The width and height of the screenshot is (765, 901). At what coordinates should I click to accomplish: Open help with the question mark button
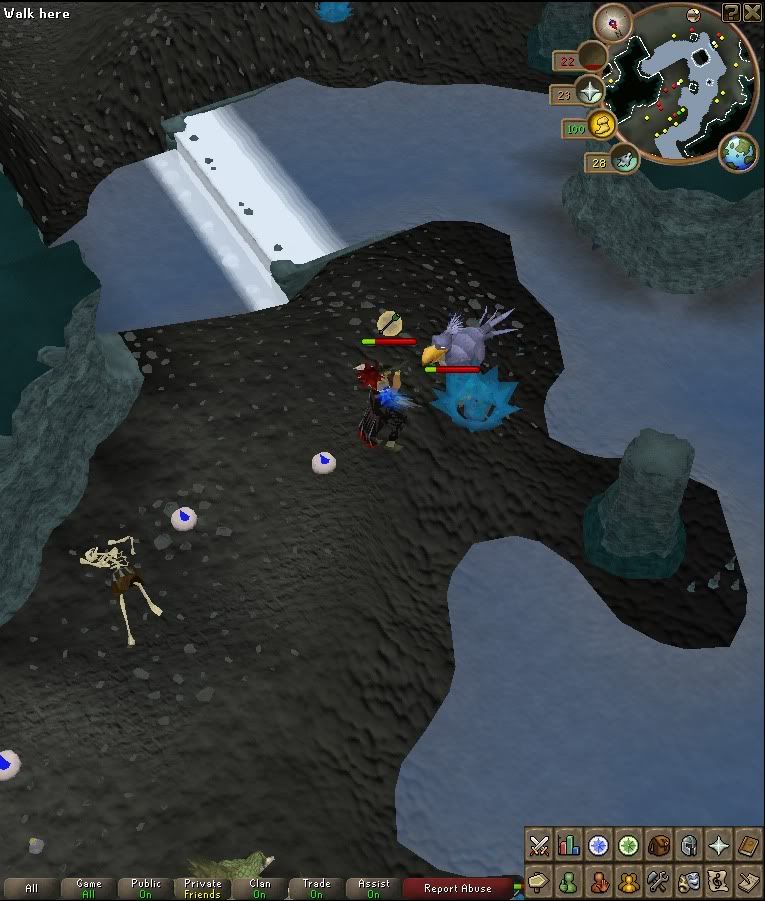coord(731,11)
